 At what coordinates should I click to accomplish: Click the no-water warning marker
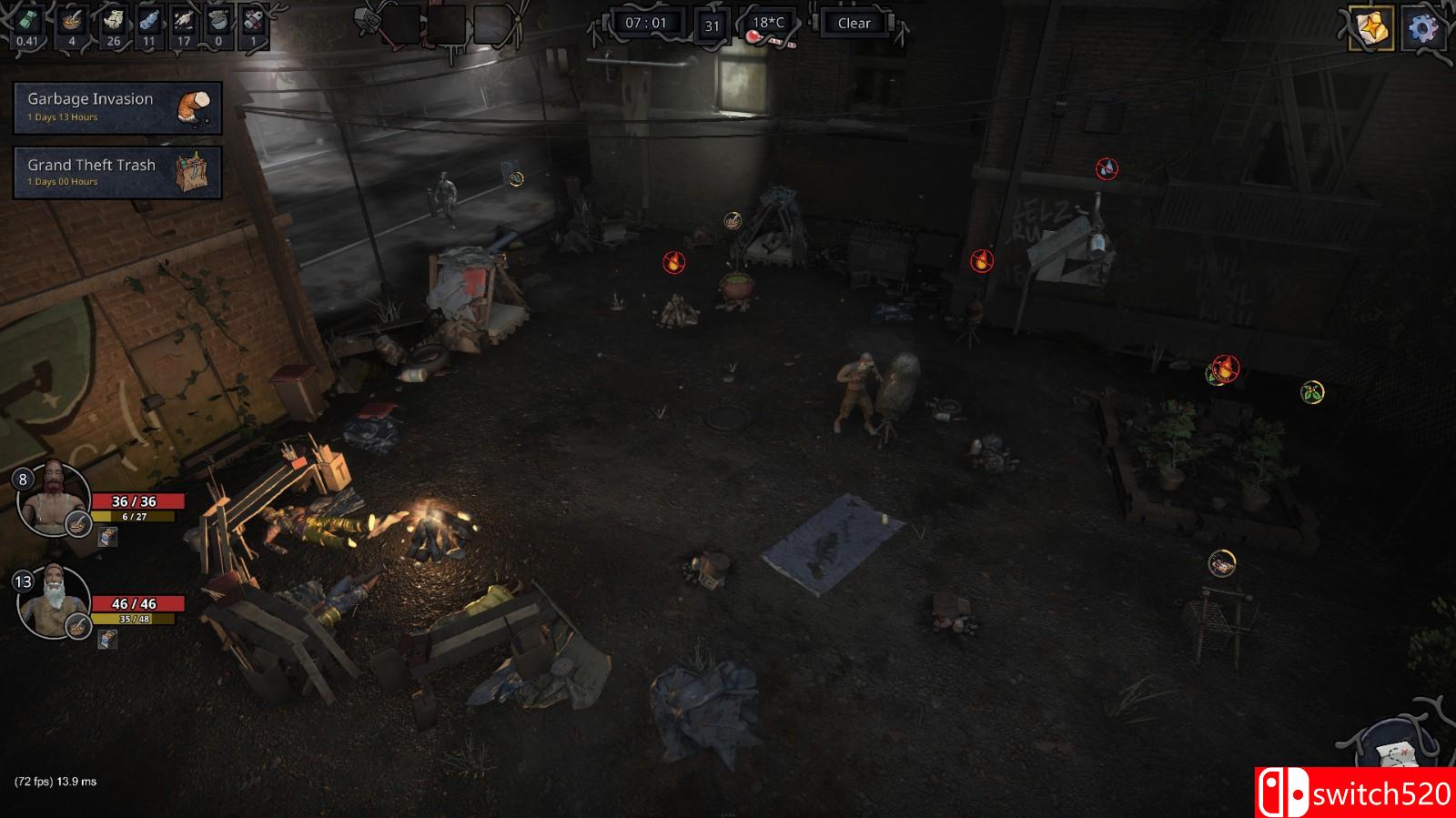[1107, 168]
